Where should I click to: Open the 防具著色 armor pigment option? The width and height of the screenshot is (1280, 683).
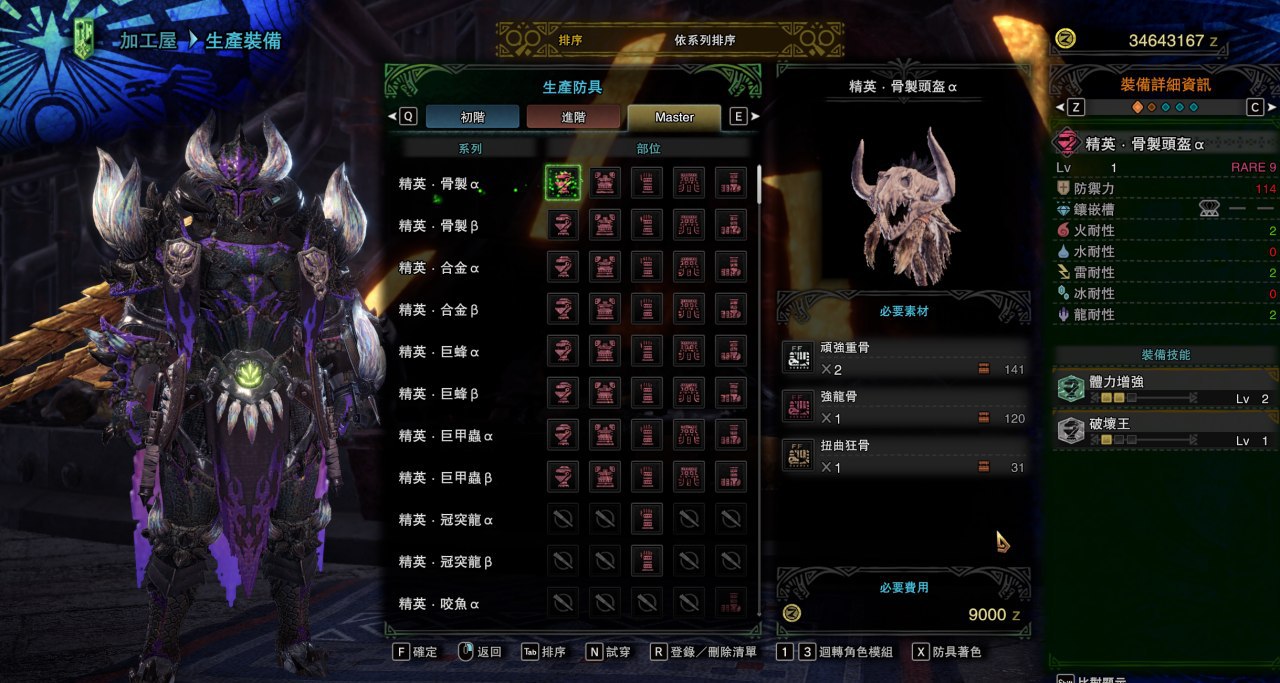click(946, 652)
